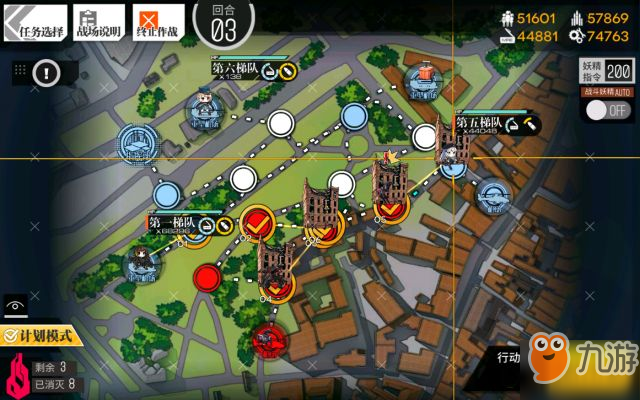Tap 终止作战 to abort the operation
Image resolution: width=640 pixels, height=400 pixels.
[x=157, y=21]
